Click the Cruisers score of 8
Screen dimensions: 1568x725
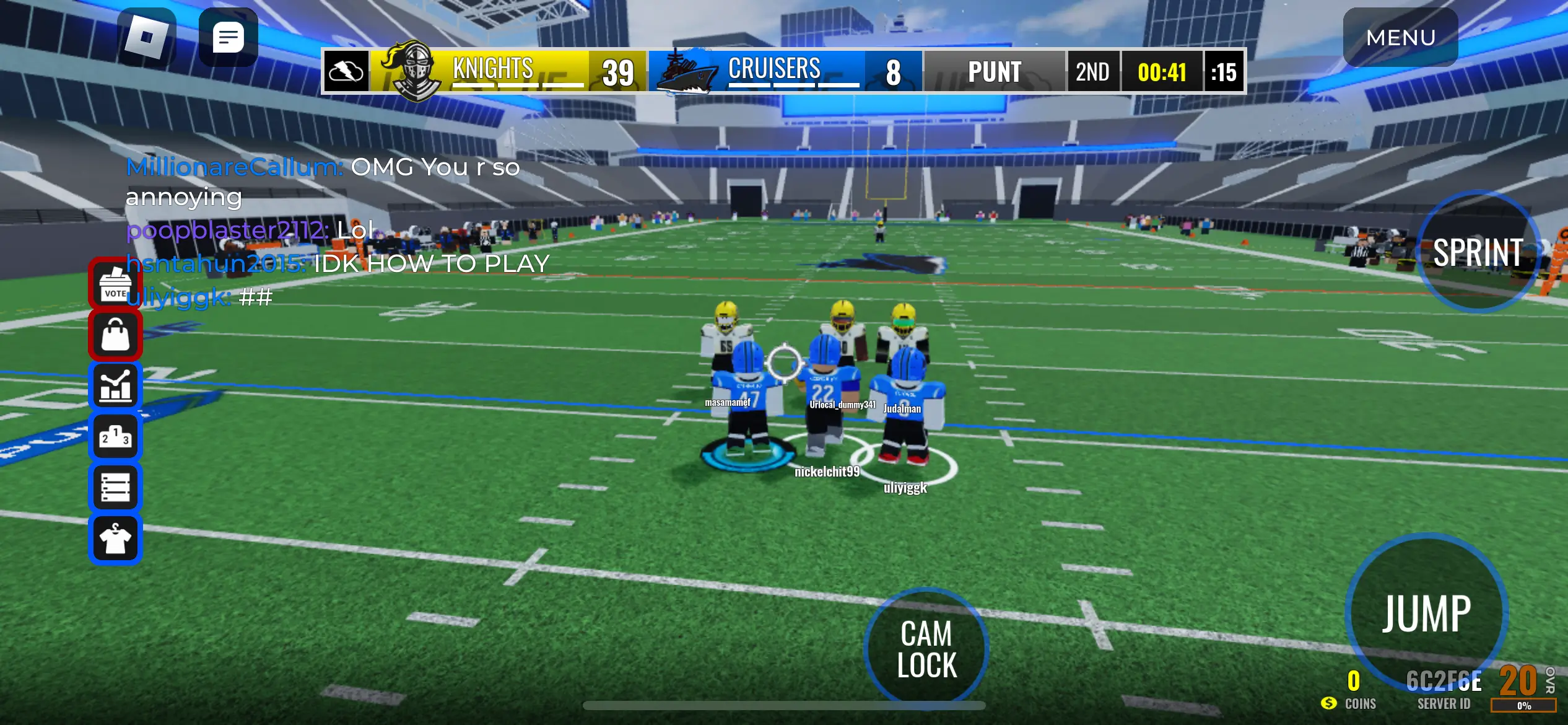[894, 71]
